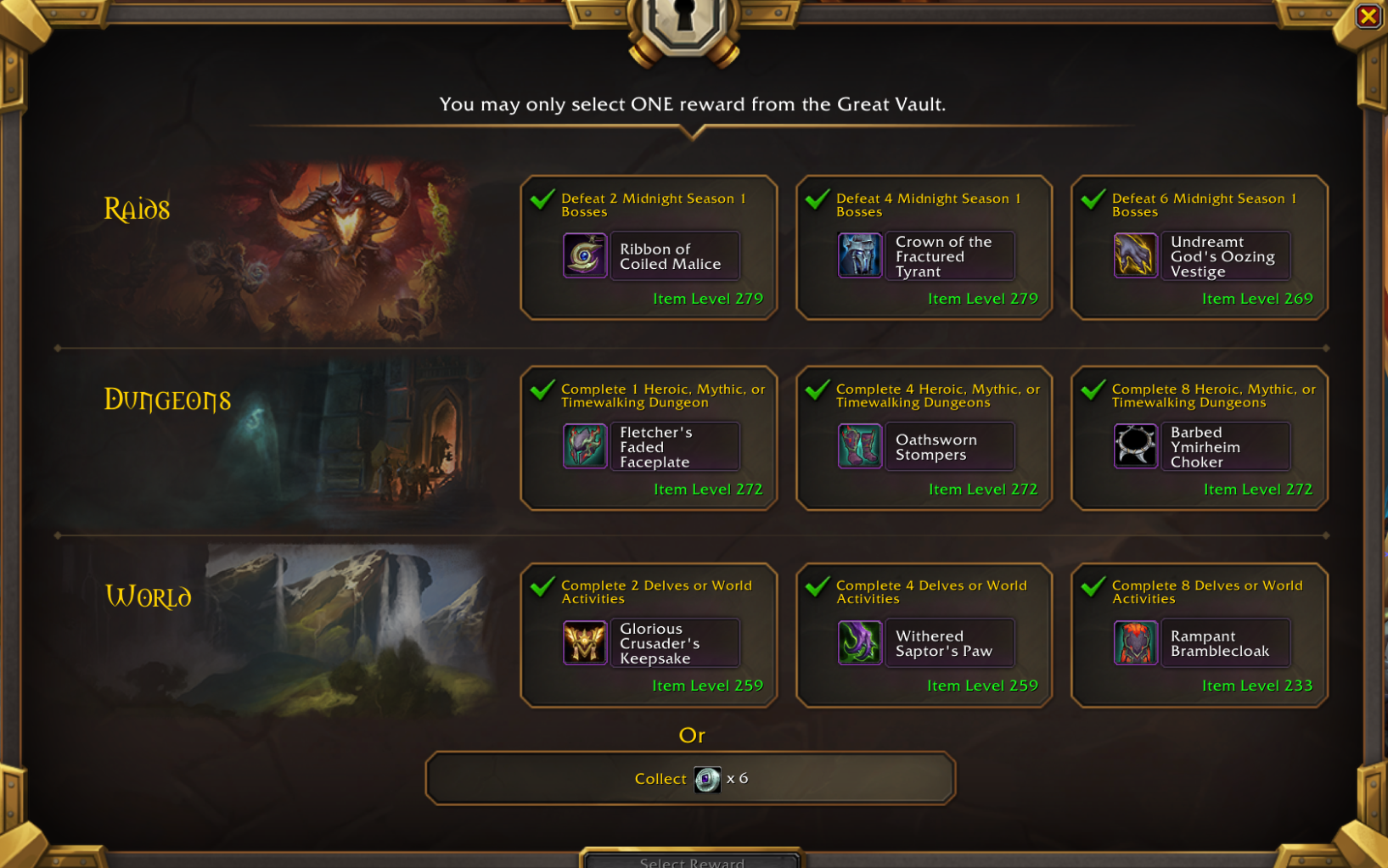Select the Oathsworn Stompers boots icon
This screenshot has width=1388, height=868.
click(859, 446)
